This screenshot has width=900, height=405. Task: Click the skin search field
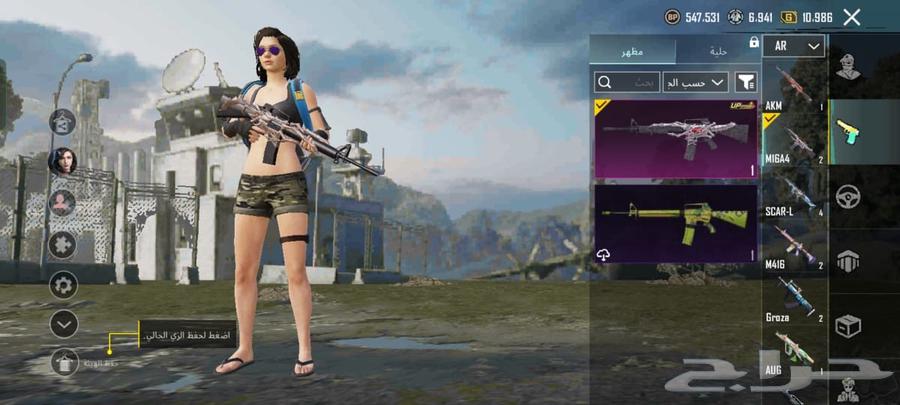(625, 82)
